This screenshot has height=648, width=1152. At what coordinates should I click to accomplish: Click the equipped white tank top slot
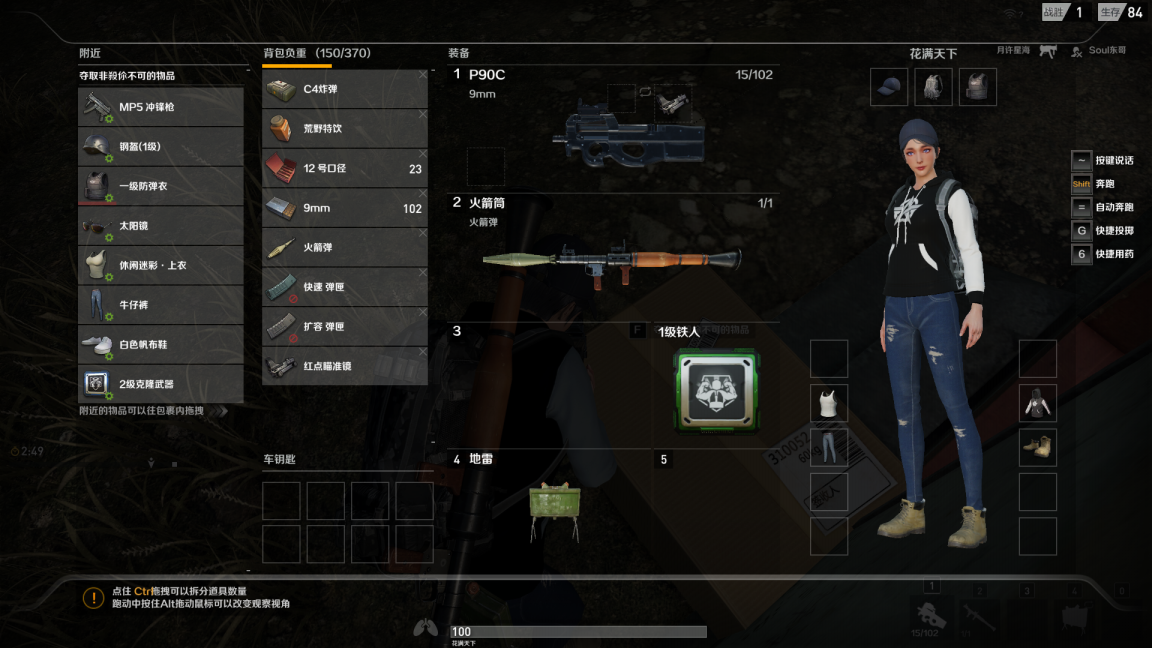click(x=829, y=403)
